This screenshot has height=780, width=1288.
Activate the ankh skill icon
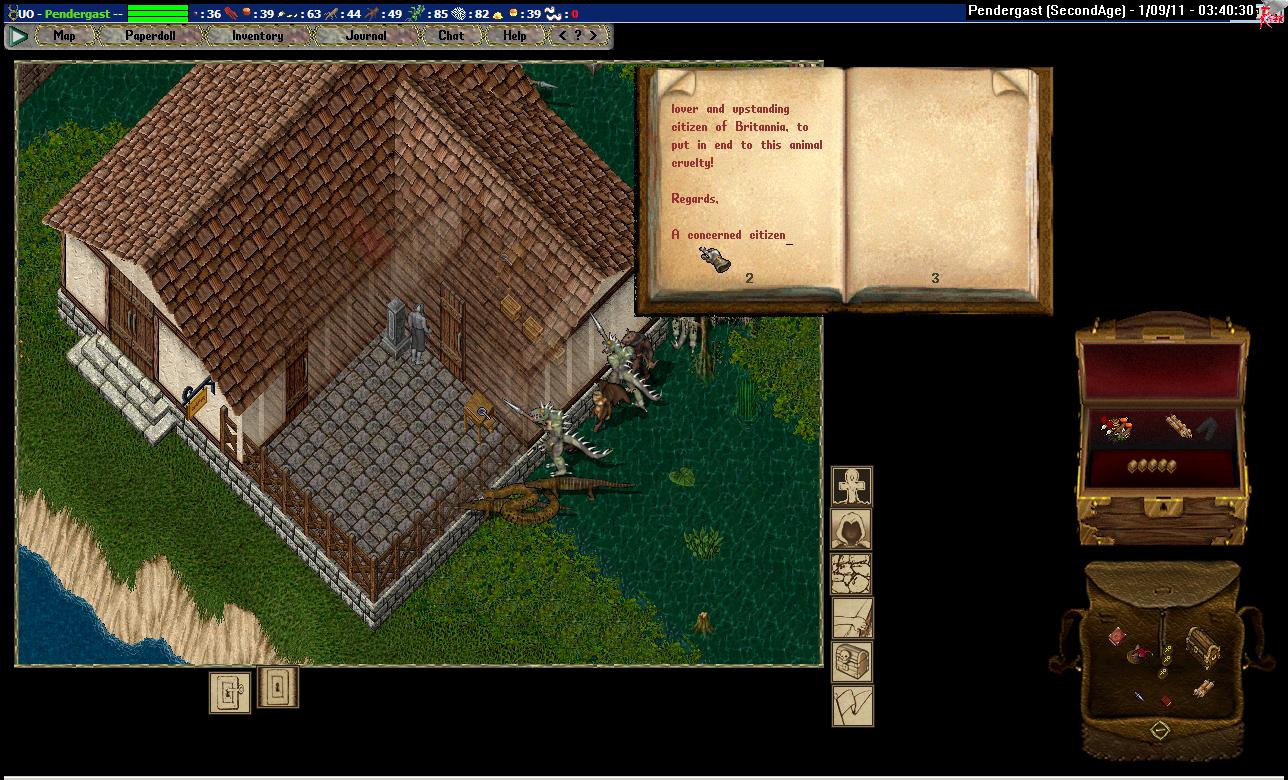point(852,486)
